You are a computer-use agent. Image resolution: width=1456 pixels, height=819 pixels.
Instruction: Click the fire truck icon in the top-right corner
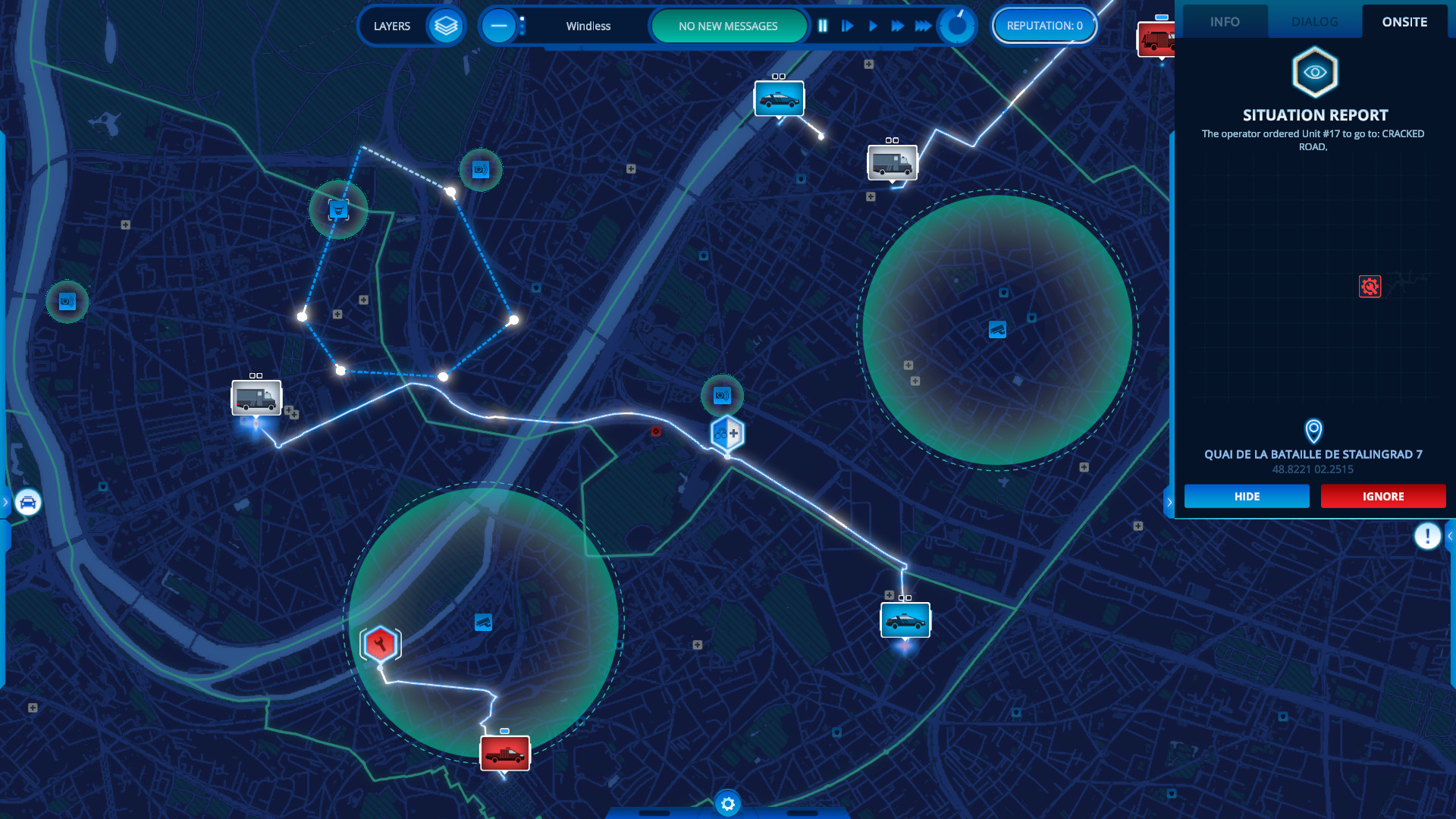pyautogui.click(x=1155, y=39)
